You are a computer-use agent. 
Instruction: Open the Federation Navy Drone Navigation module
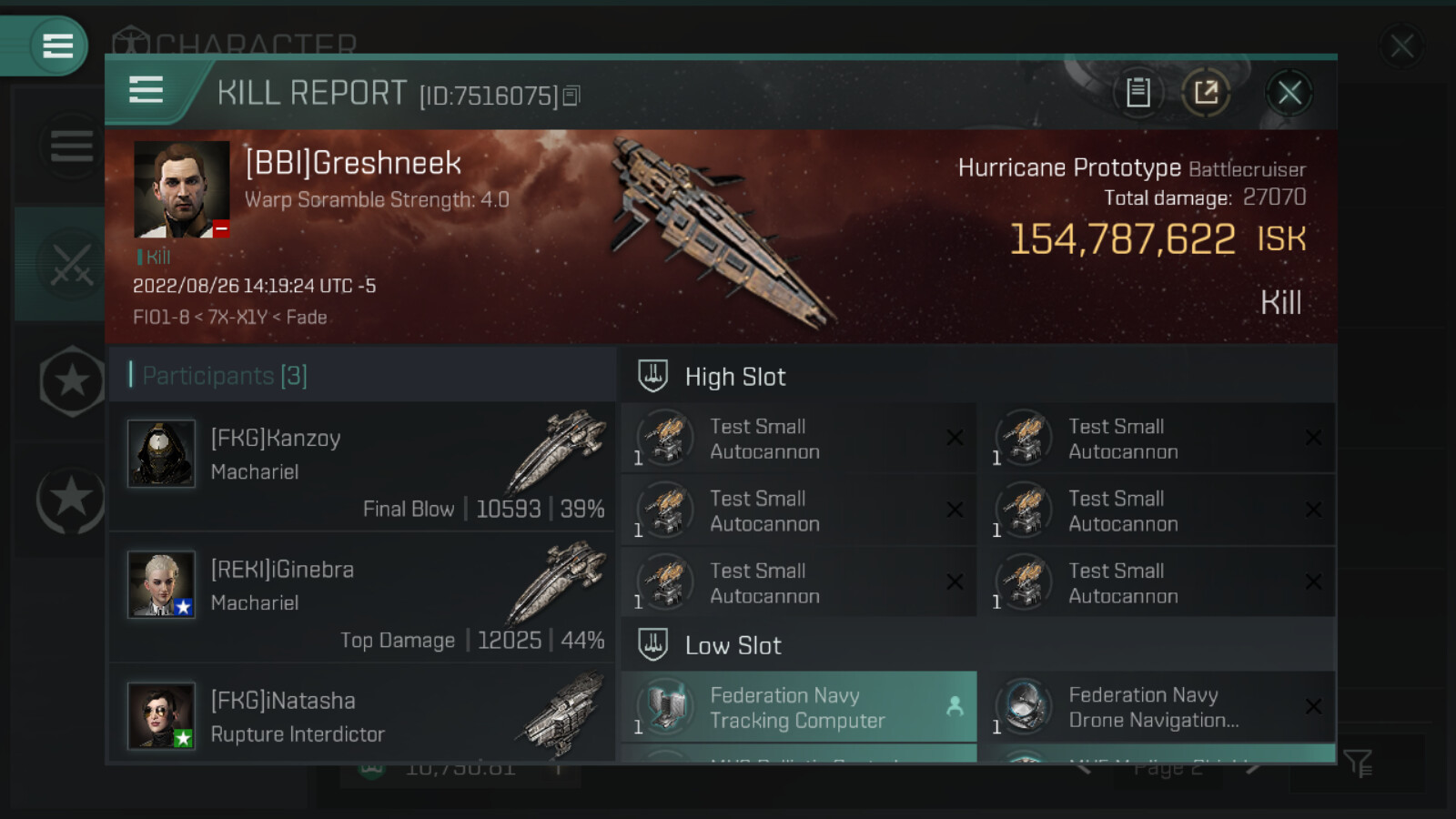pyautogui.click(x=1157, y=707)
